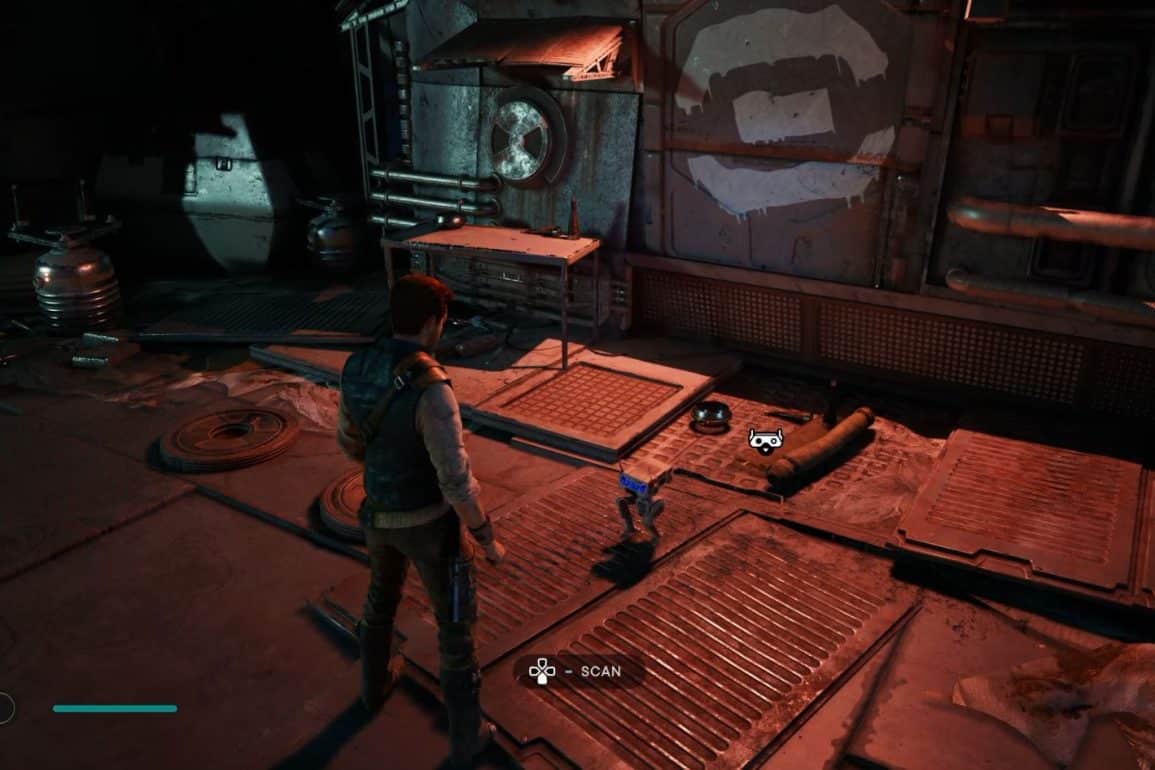Select the white BD-1 scan marker icon
Image resolution: width=1155 pixels, height=770 pixels.
point(766,439)
